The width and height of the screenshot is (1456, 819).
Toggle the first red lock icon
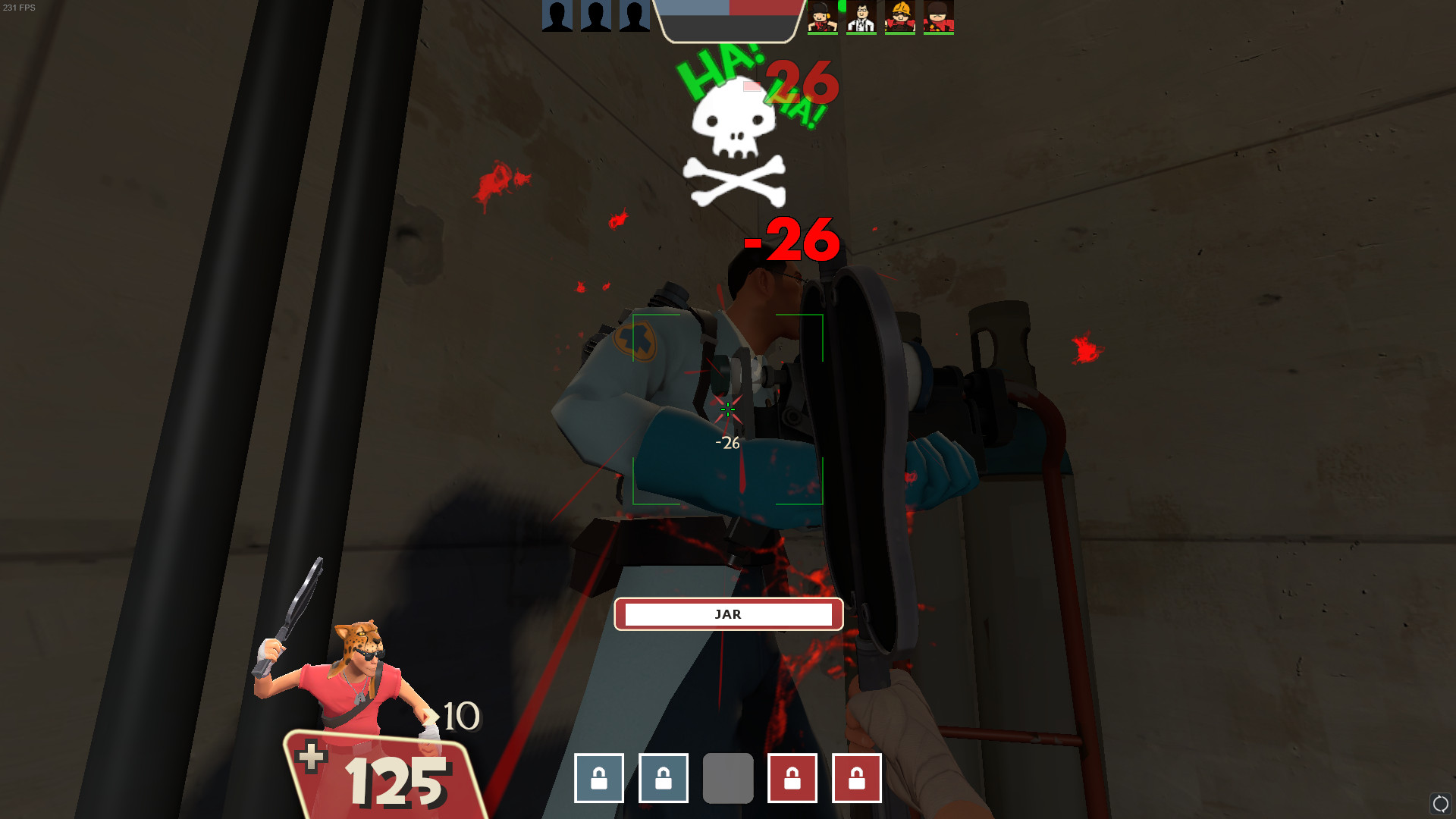(792, 778)
